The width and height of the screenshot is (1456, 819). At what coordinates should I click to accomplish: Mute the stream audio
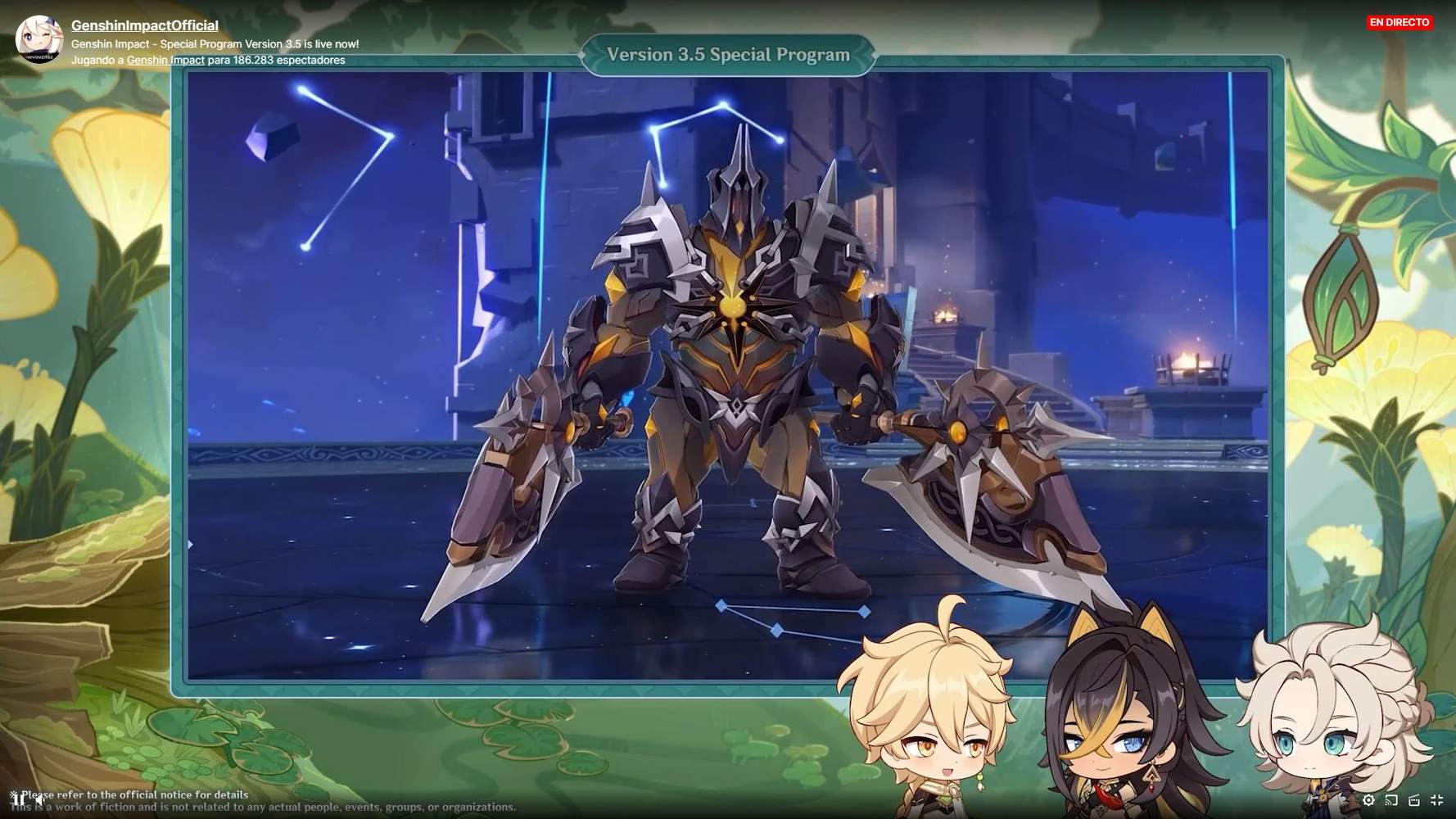tap(39, 799)
